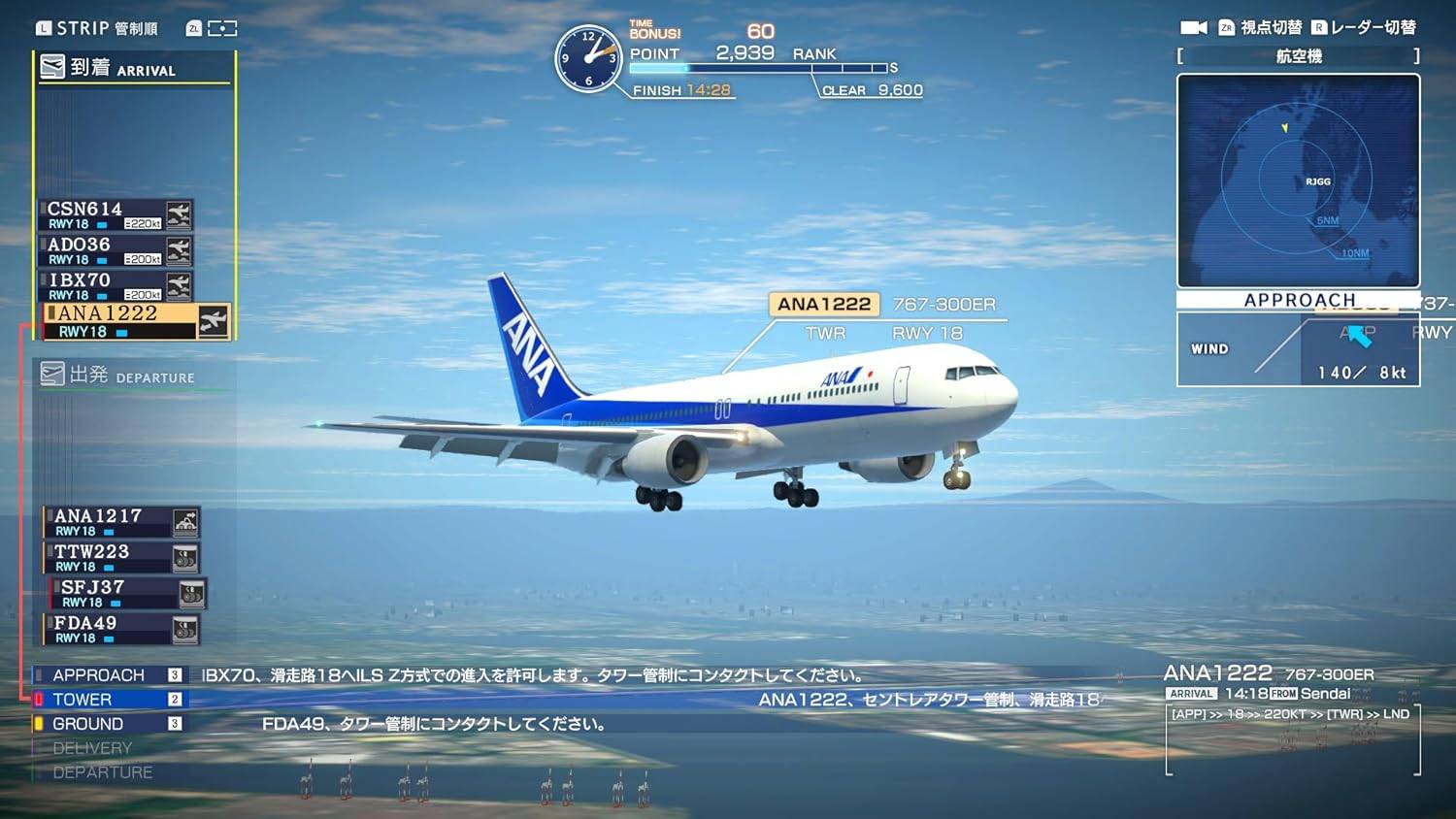Switch to the GROUND frequency tab
Screen dimensions: 1456x819
[x=87, y=723]
